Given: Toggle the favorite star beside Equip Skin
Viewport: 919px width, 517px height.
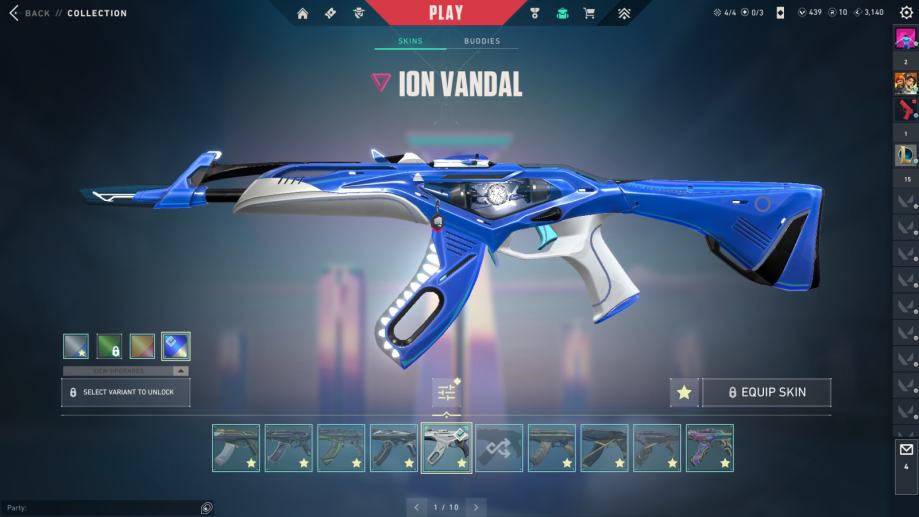Looking at the screenshot, I should [684, 392].
